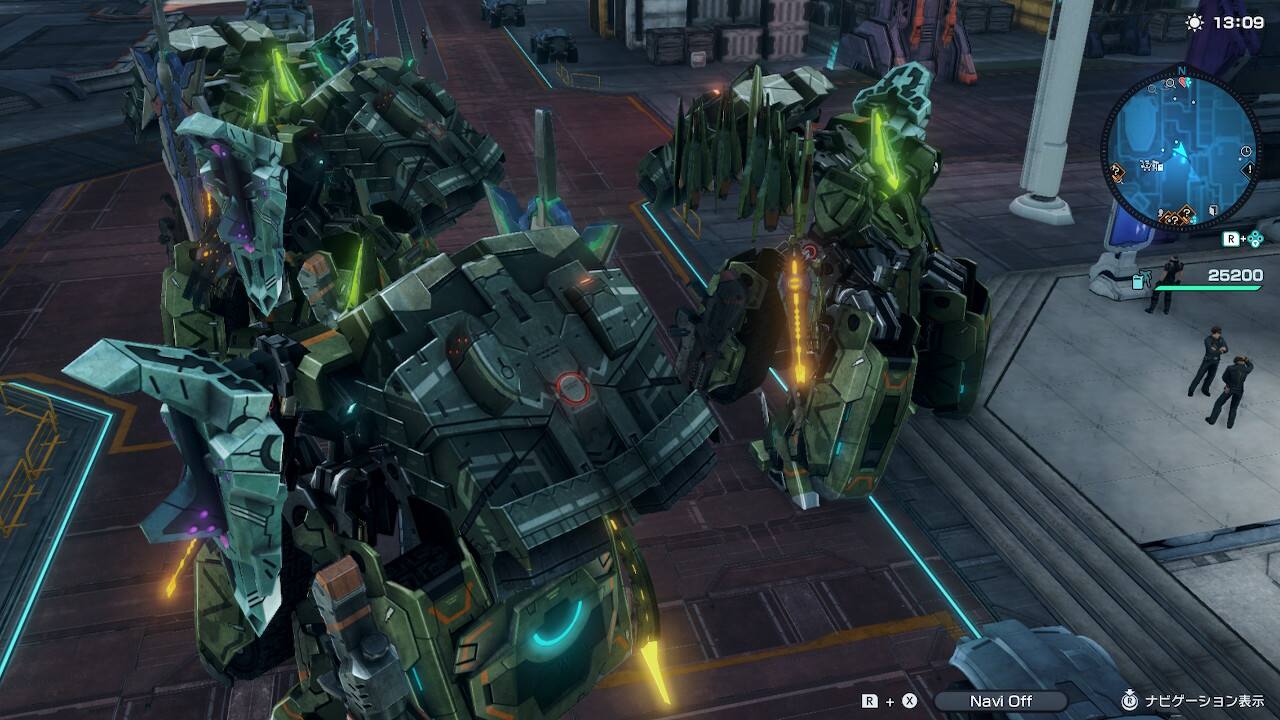Viewport: 1280px width, 720px height.
Task: Select the pink heart marker on minimap
Action: (x=1182, y=82)
